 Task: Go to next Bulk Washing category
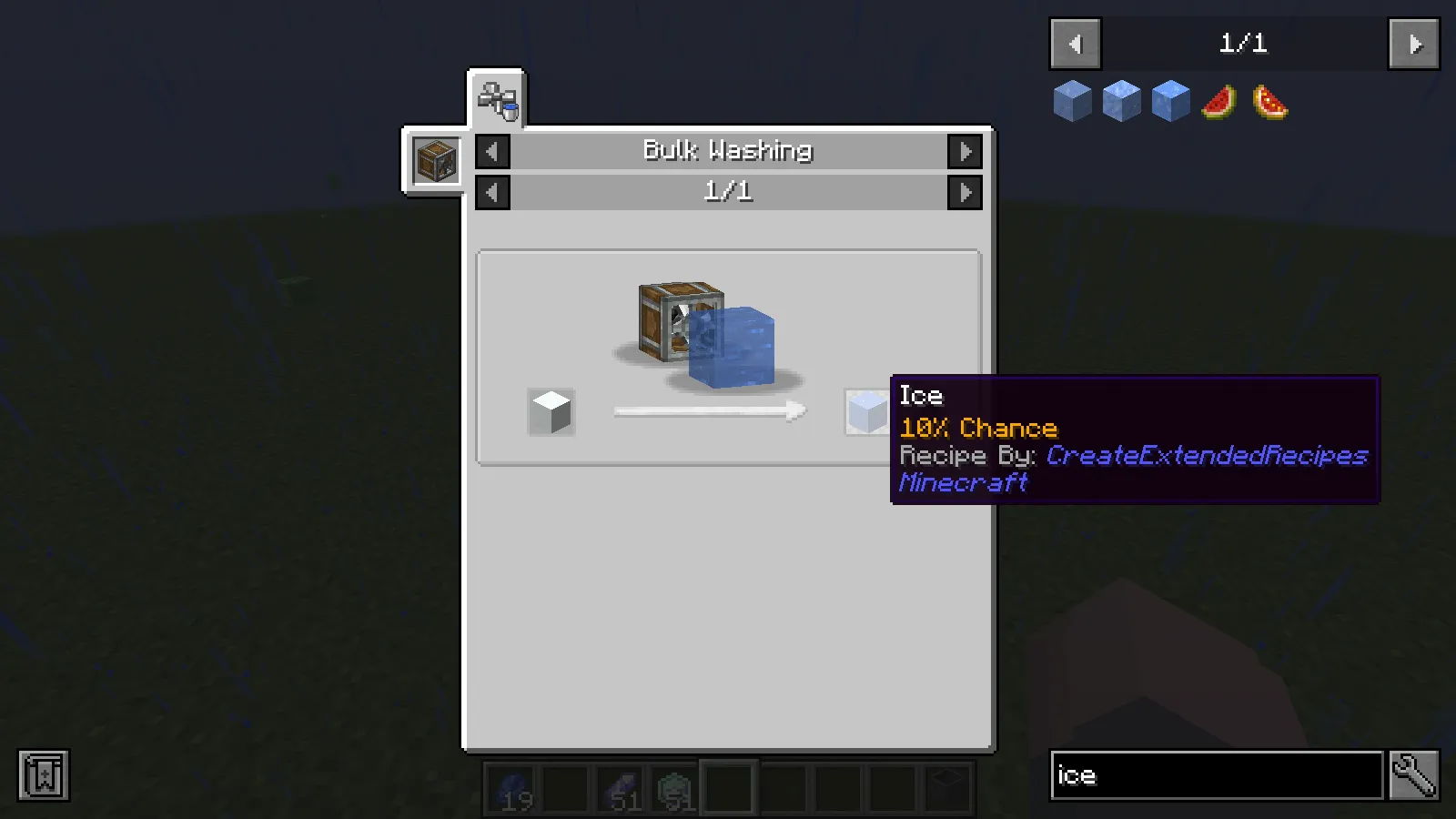point(966,151)
